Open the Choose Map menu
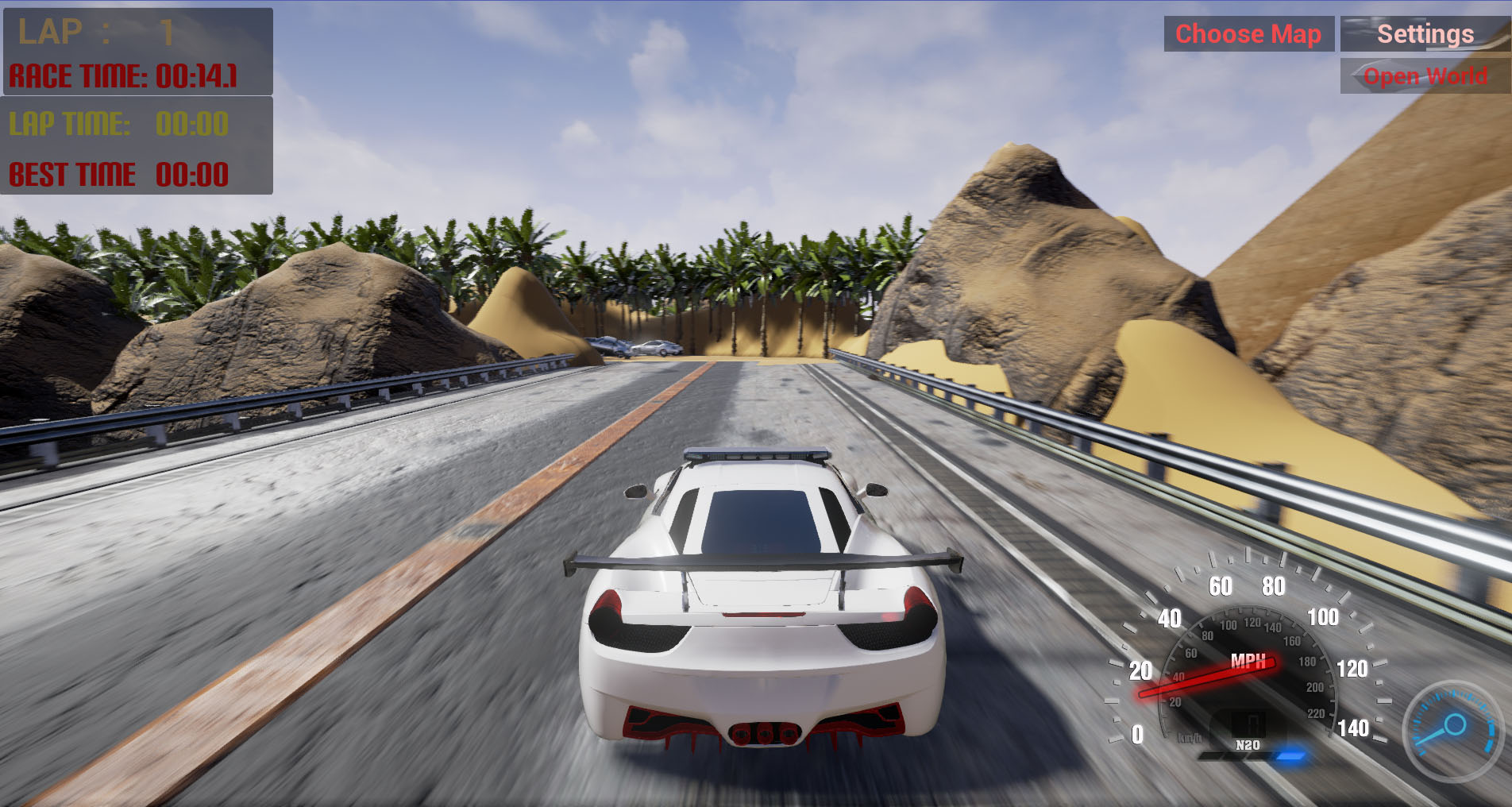 (1248, 34)
